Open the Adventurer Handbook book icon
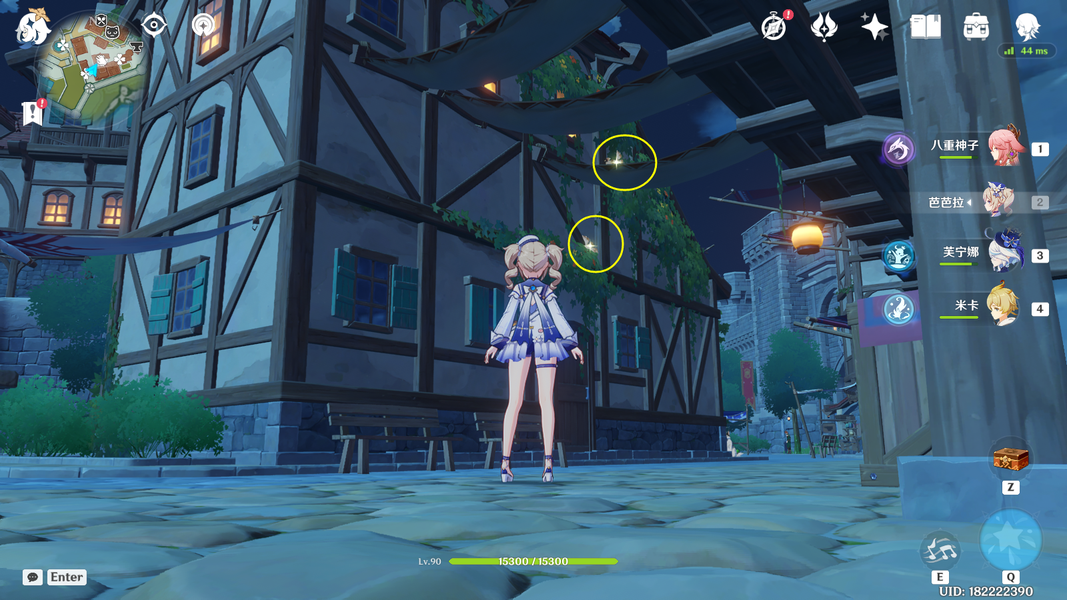Screen dimensions: 1067x600 coord(925,27)
